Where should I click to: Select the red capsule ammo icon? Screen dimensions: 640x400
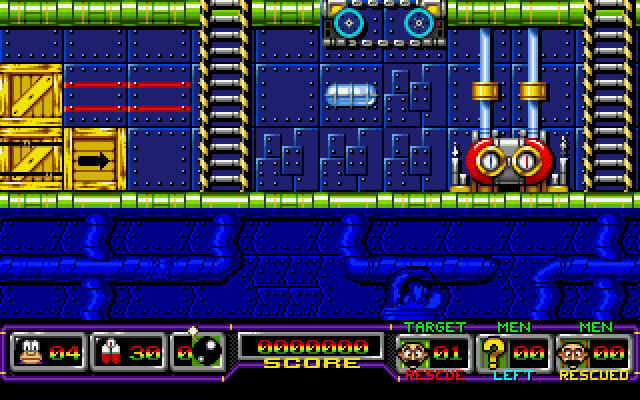pos(110,353)
